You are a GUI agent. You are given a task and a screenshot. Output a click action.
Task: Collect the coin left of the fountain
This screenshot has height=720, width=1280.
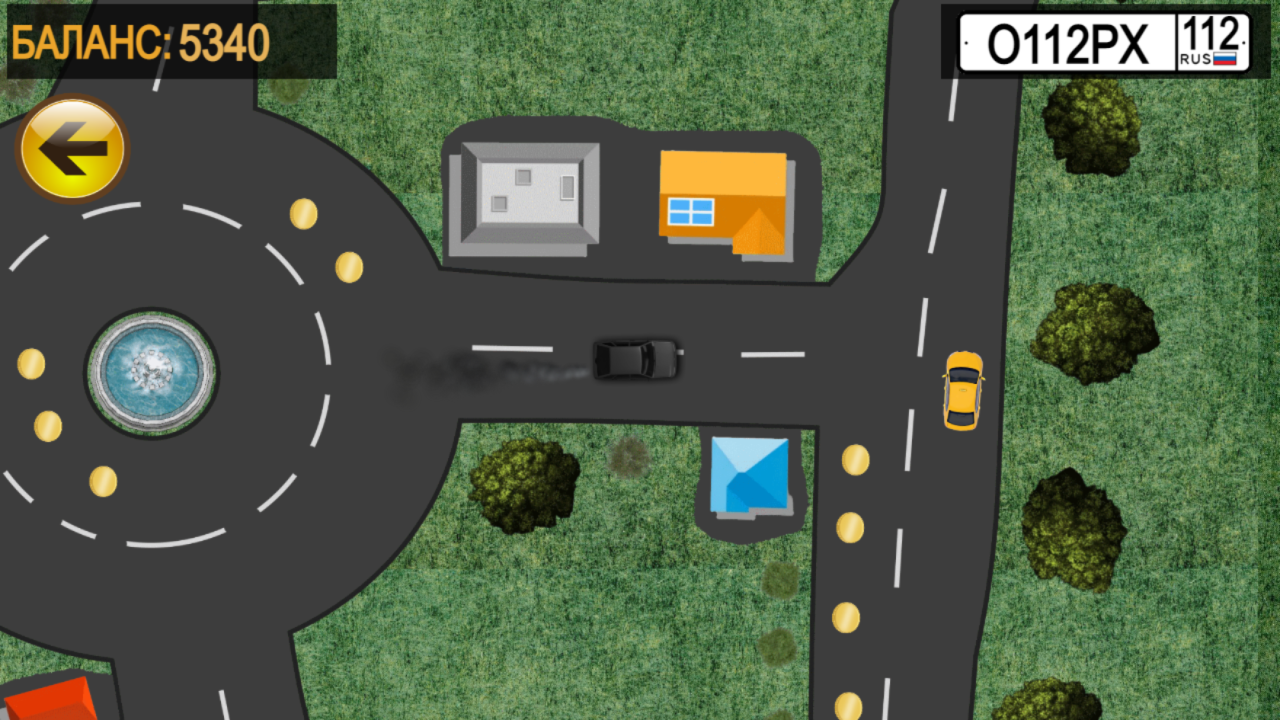click(30, 364)
